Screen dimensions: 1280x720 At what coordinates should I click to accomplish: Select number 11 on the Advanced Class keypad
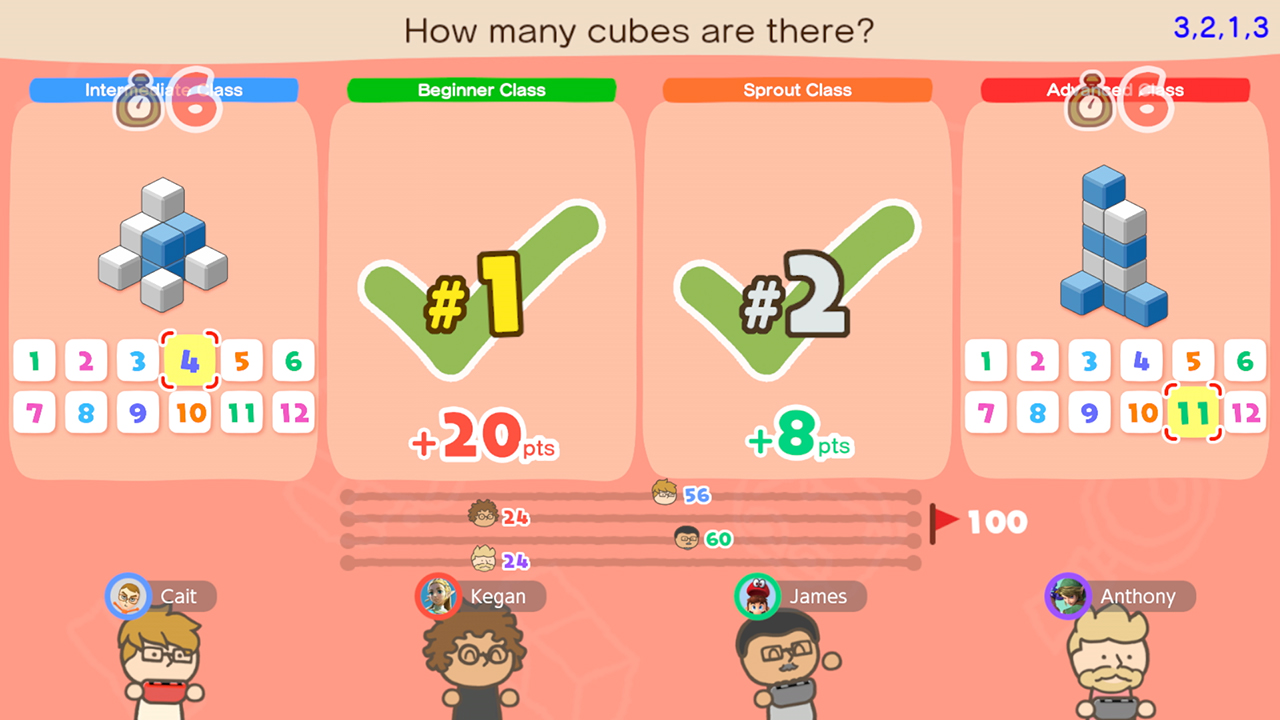tap(1193, 413)
